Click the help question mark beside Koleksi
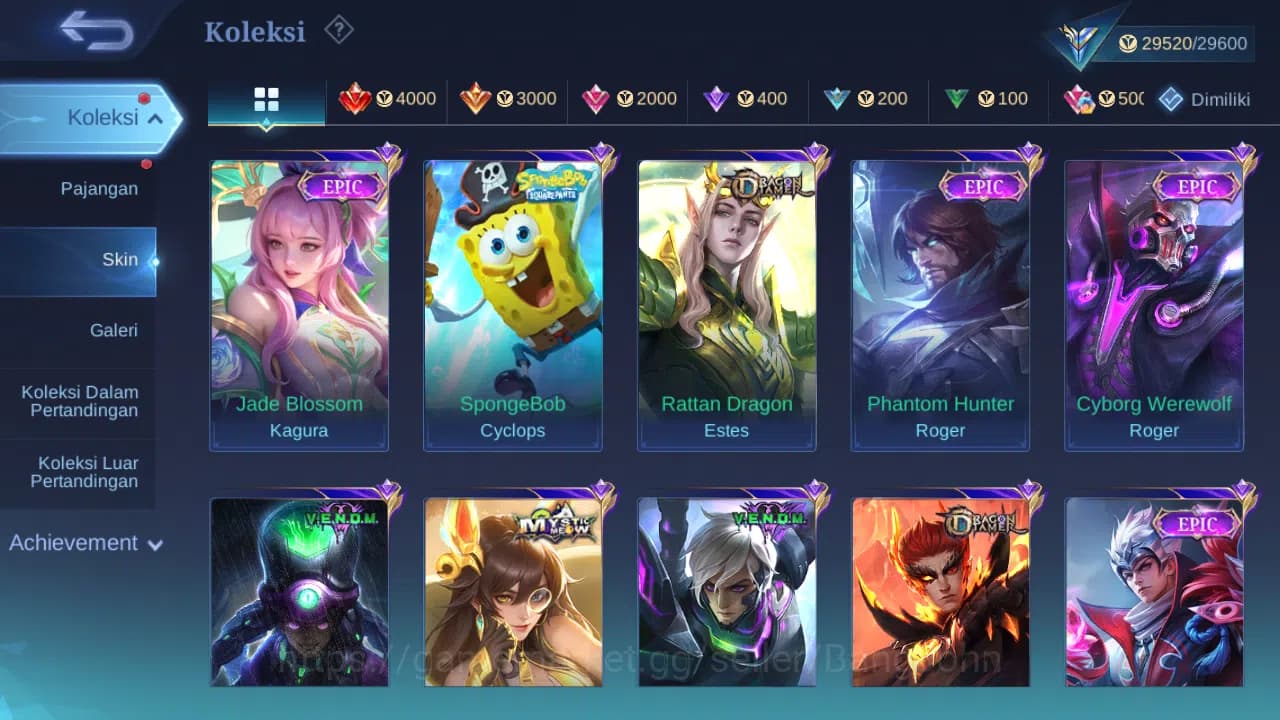Image resolution: width=1280 pixels, height=720 pixels. [338, 30]
